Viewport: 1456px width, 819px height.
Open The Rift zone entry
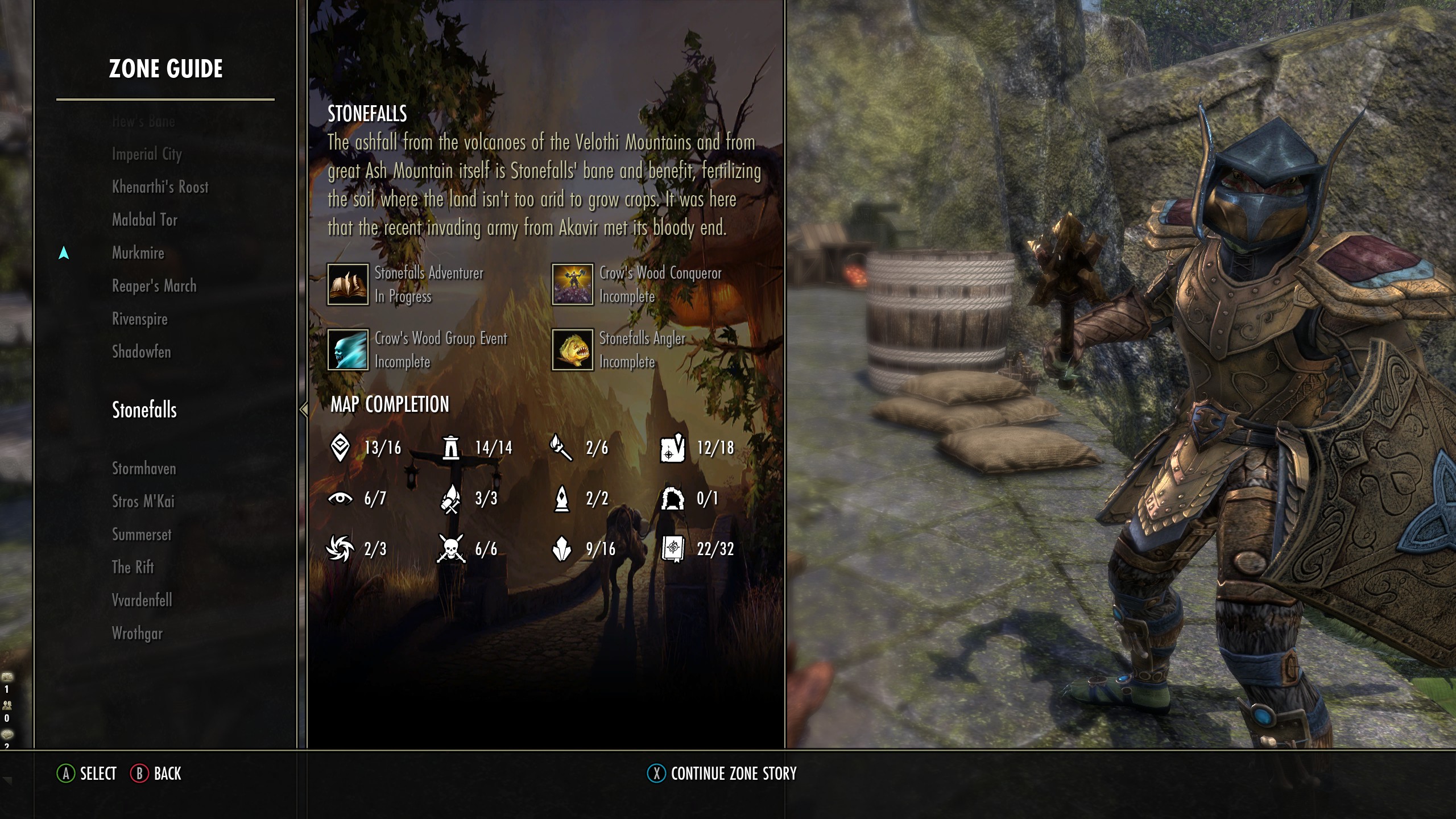point(133,568)
